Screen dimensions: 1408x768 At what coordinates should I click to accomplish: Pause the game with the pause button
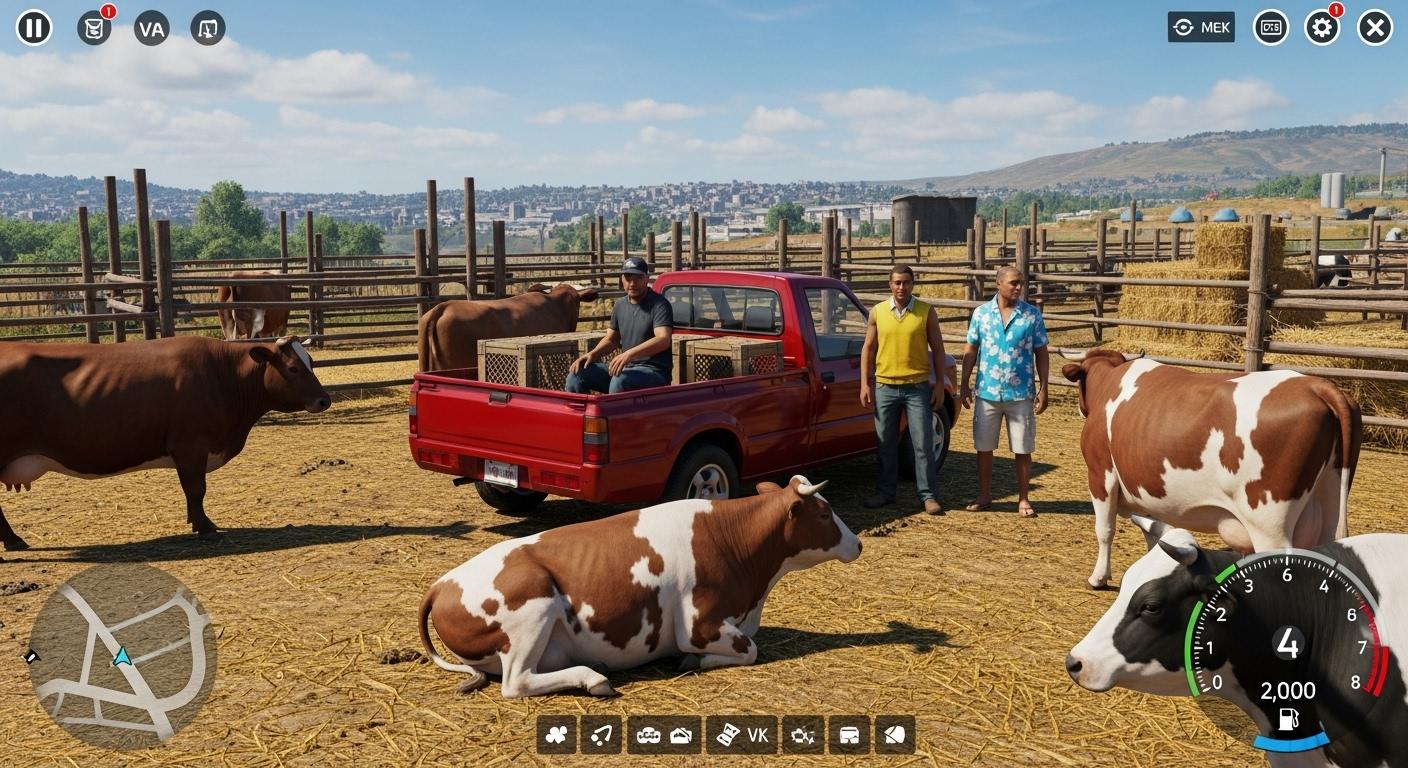pyautogui.click(x=34, y=27)
